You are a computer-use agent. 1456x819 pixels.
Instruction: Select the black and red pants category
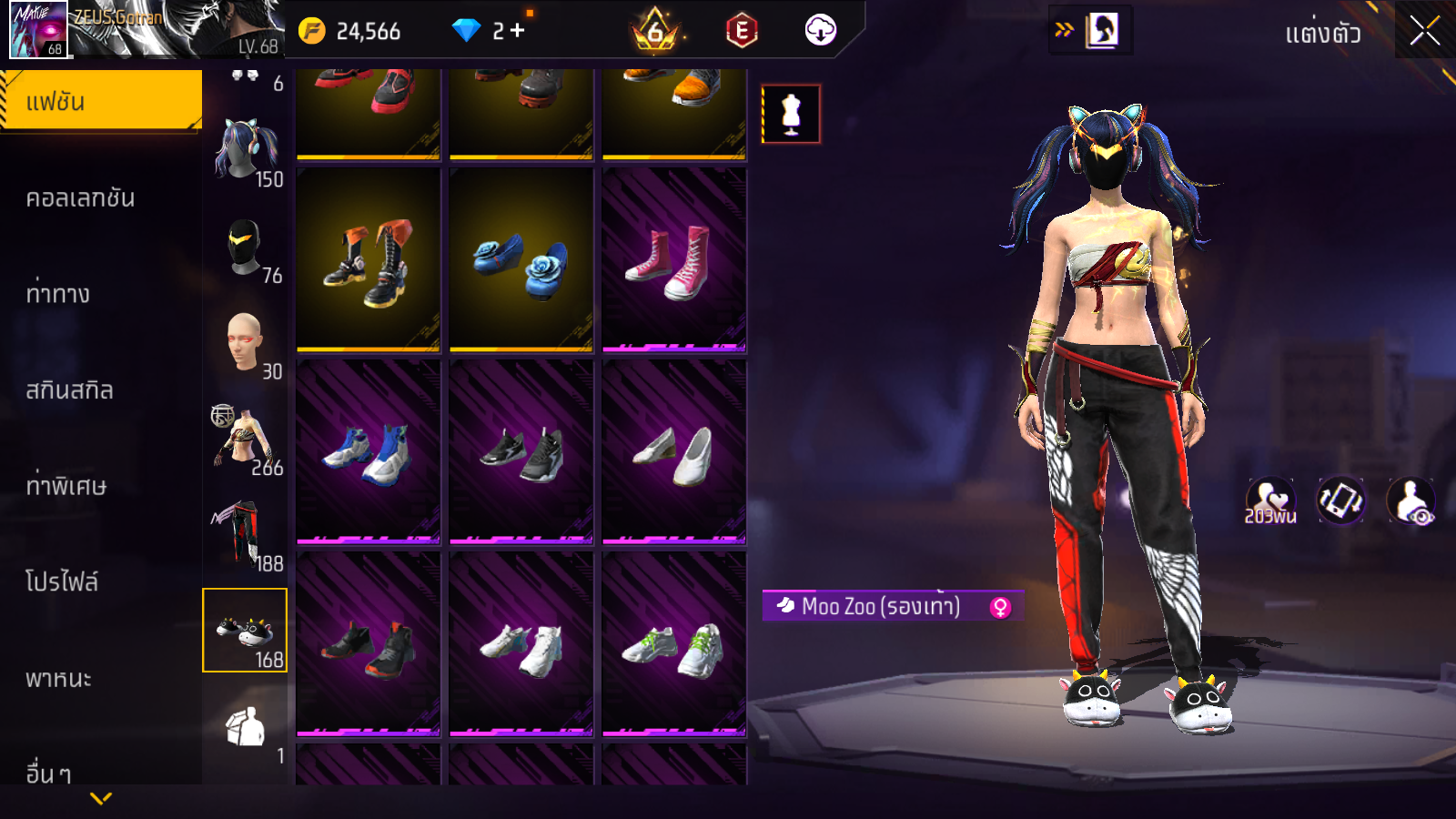point(242,534)
